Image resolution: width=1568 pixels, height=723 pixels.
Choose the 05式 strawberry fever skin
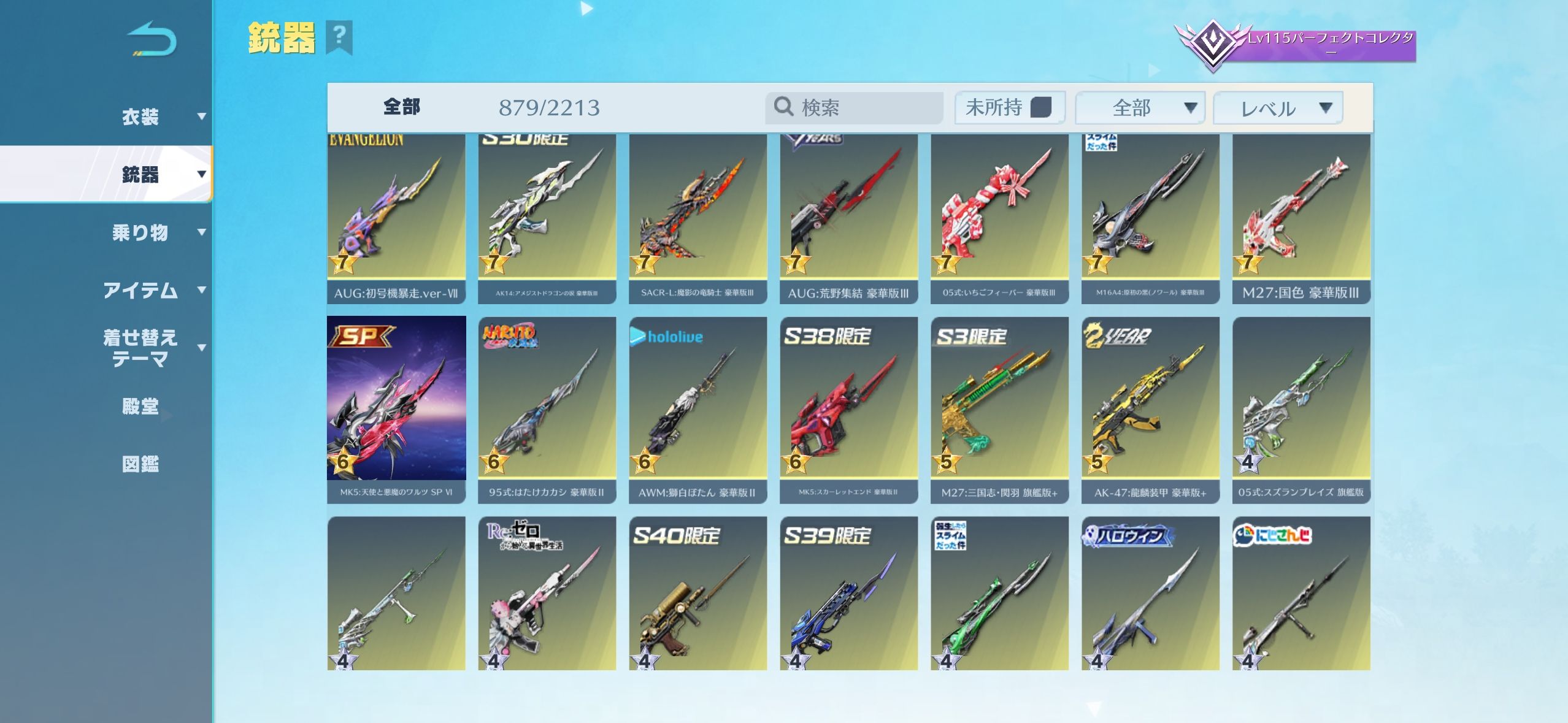coord(999,218)
